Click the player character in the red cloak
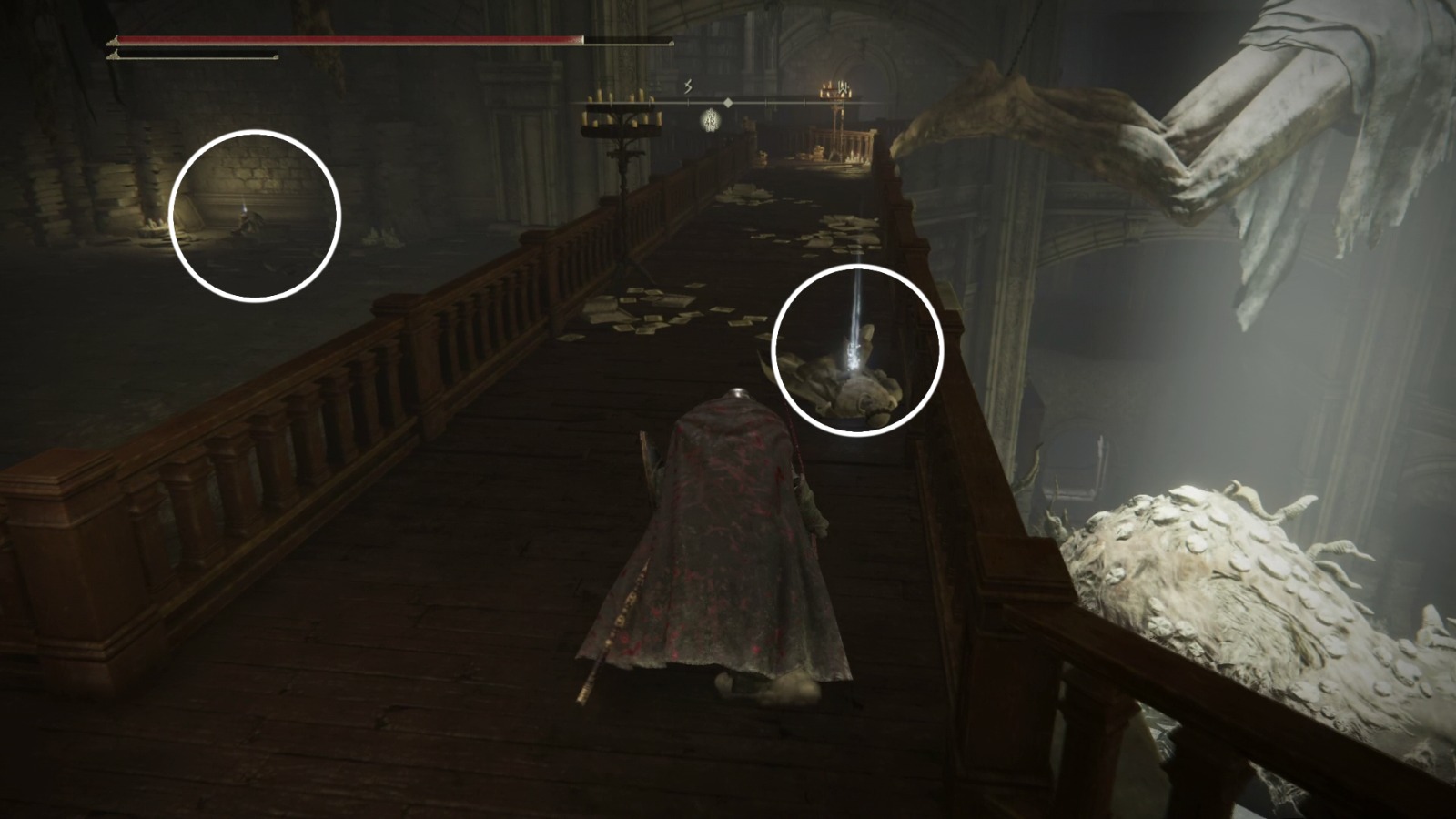The width and height of the screenshot is (1456, 819). pos(728,546)
